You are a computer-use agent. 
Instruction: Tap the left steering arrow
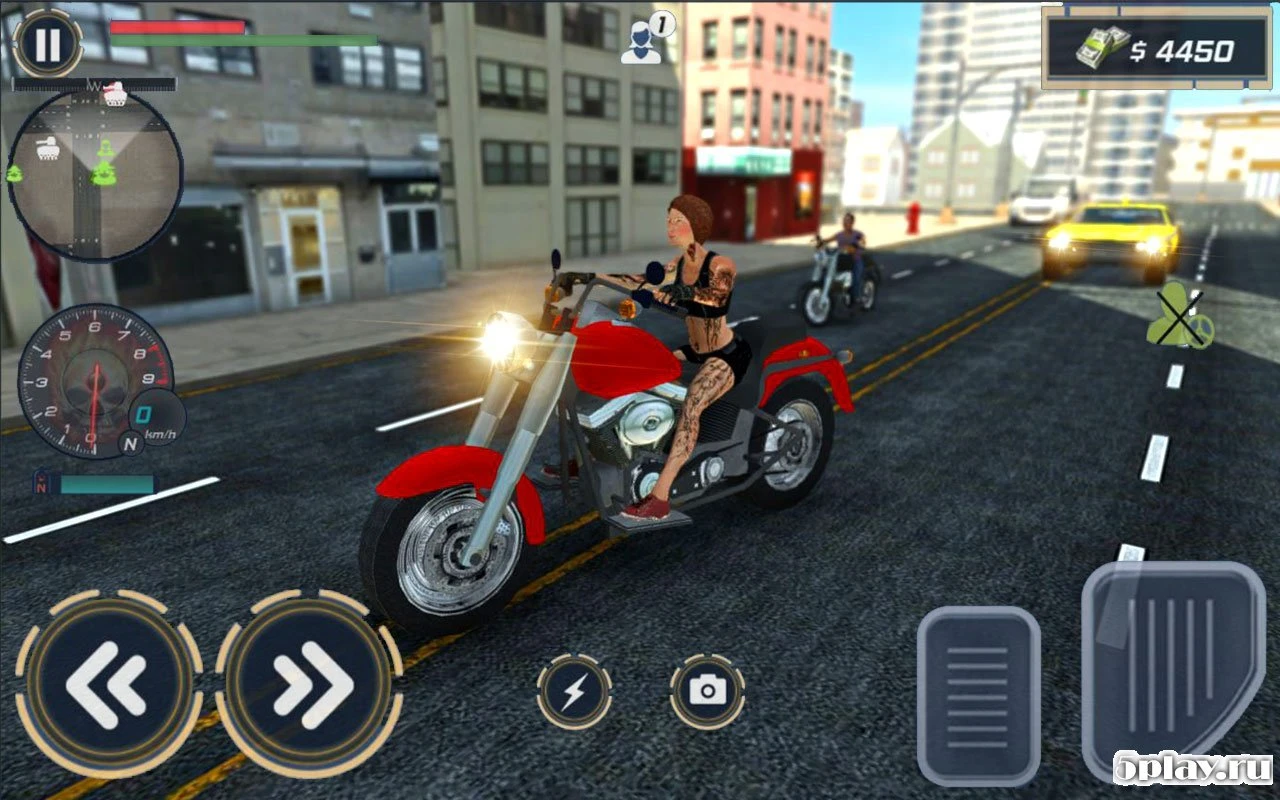pos(110,685)
